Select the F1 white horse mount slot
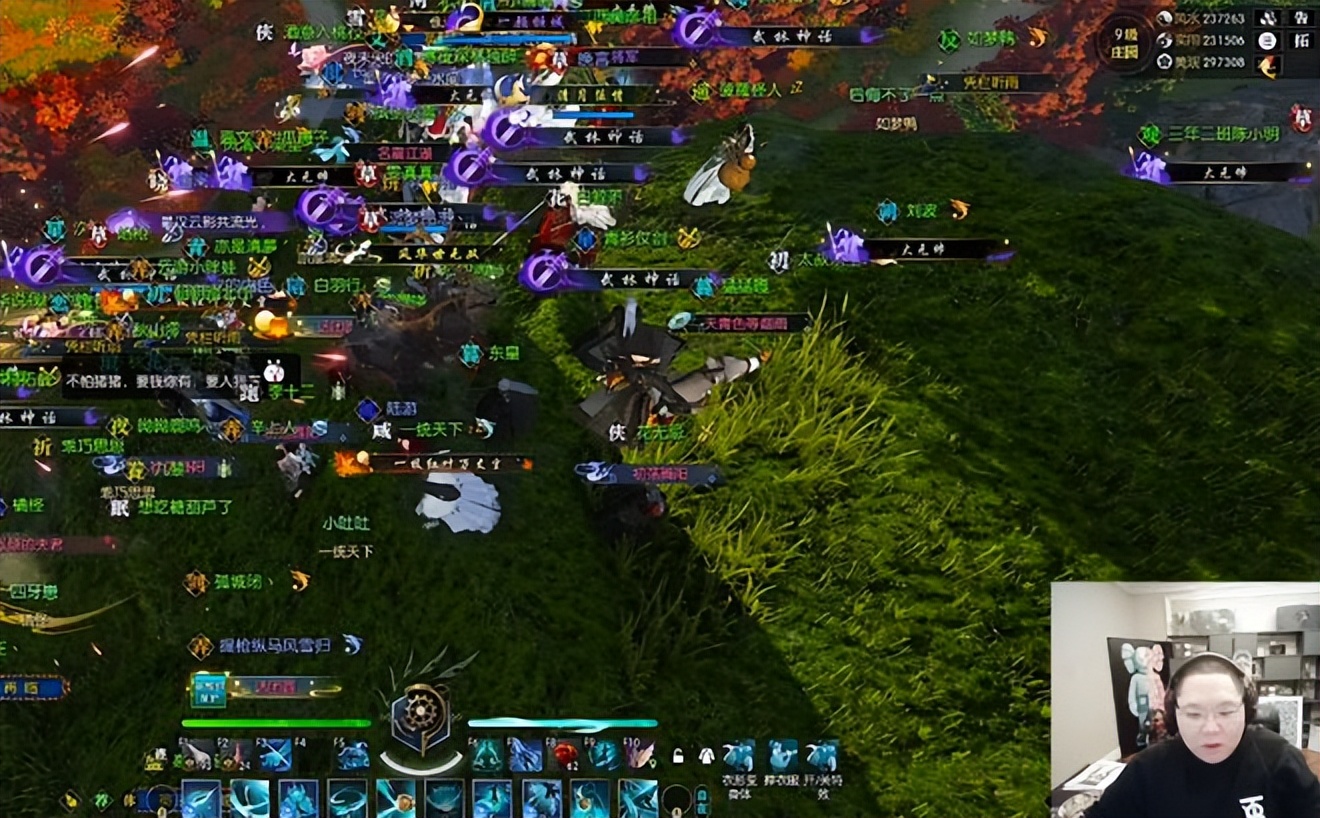Viewport: 1320px width, 818px height. (x=196, y=755)
